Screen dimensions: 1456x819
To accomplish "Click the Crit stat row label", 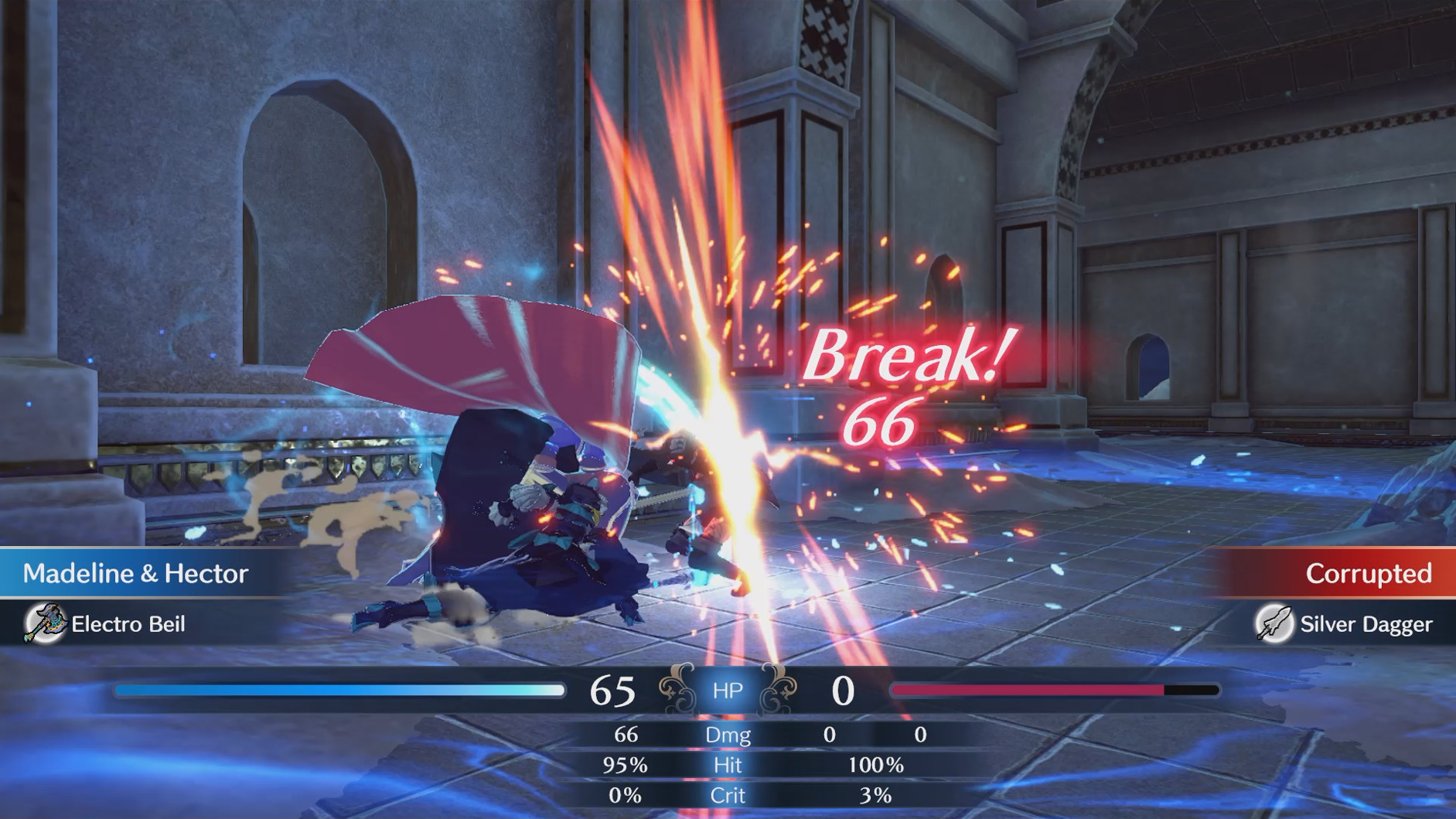I will (x=728, y=795).
